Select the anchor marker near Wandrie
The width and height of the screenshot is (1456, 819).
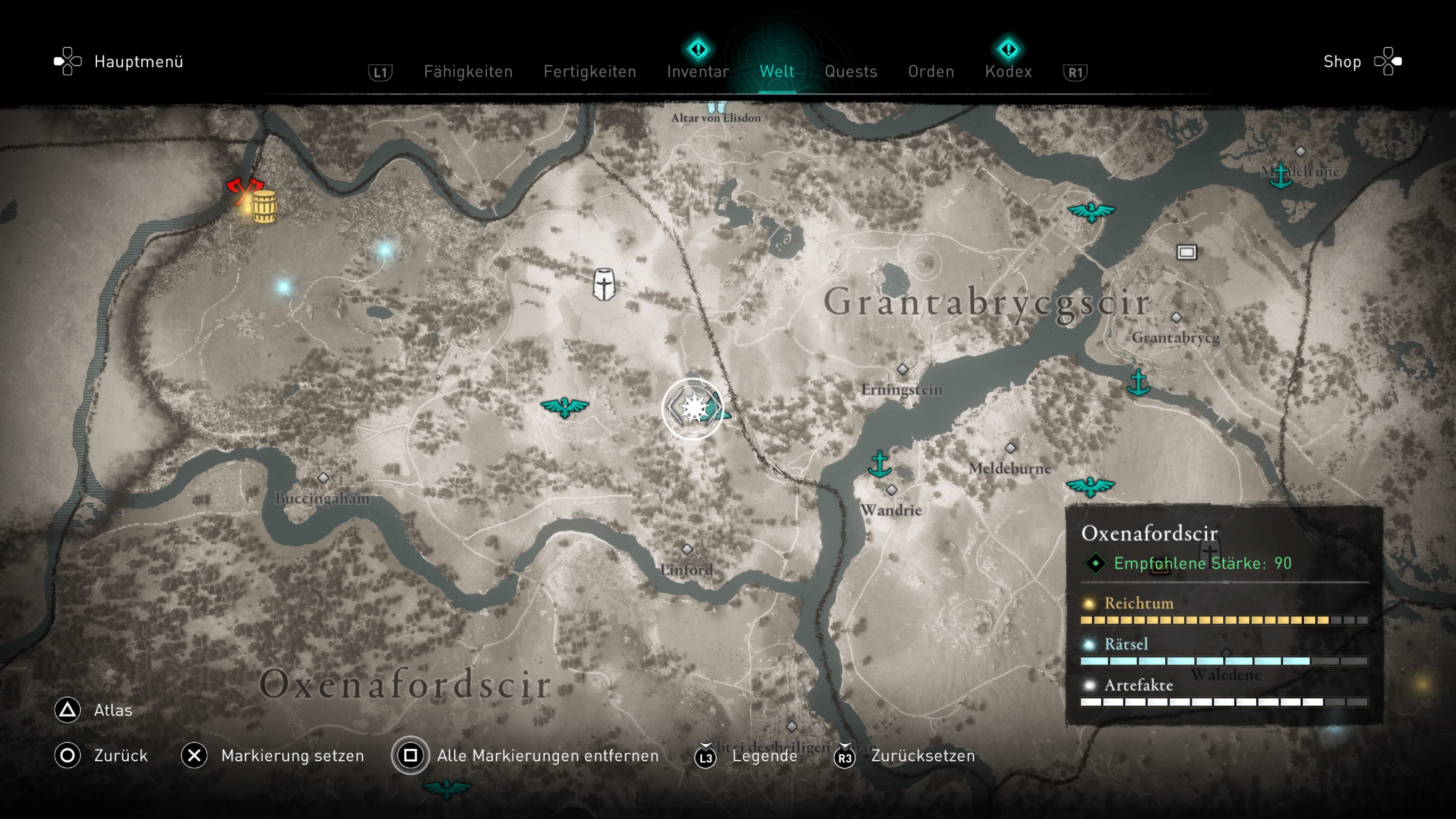(x=880, y=464)
